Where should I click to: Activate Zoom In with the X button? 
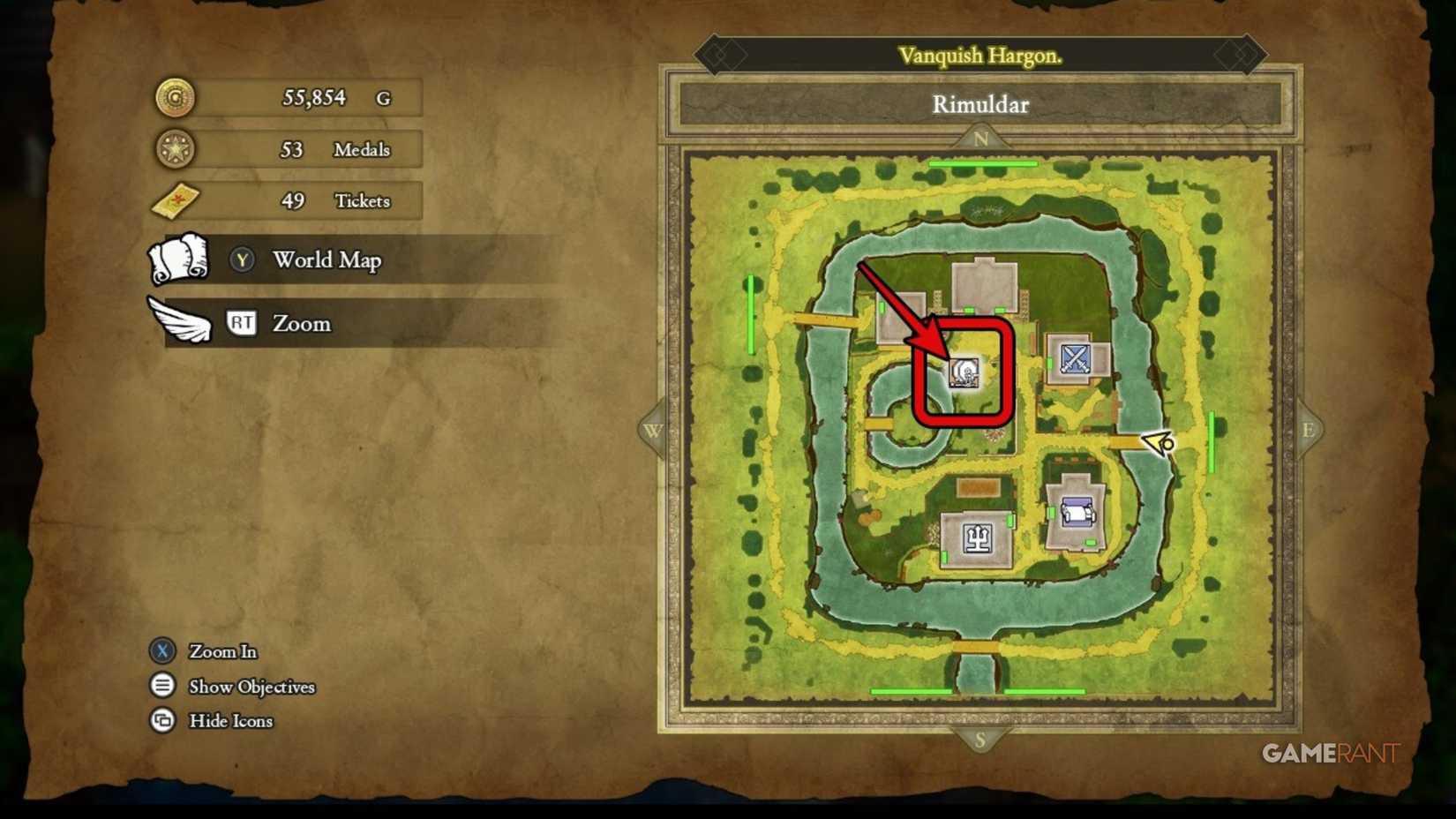[162, 651]
